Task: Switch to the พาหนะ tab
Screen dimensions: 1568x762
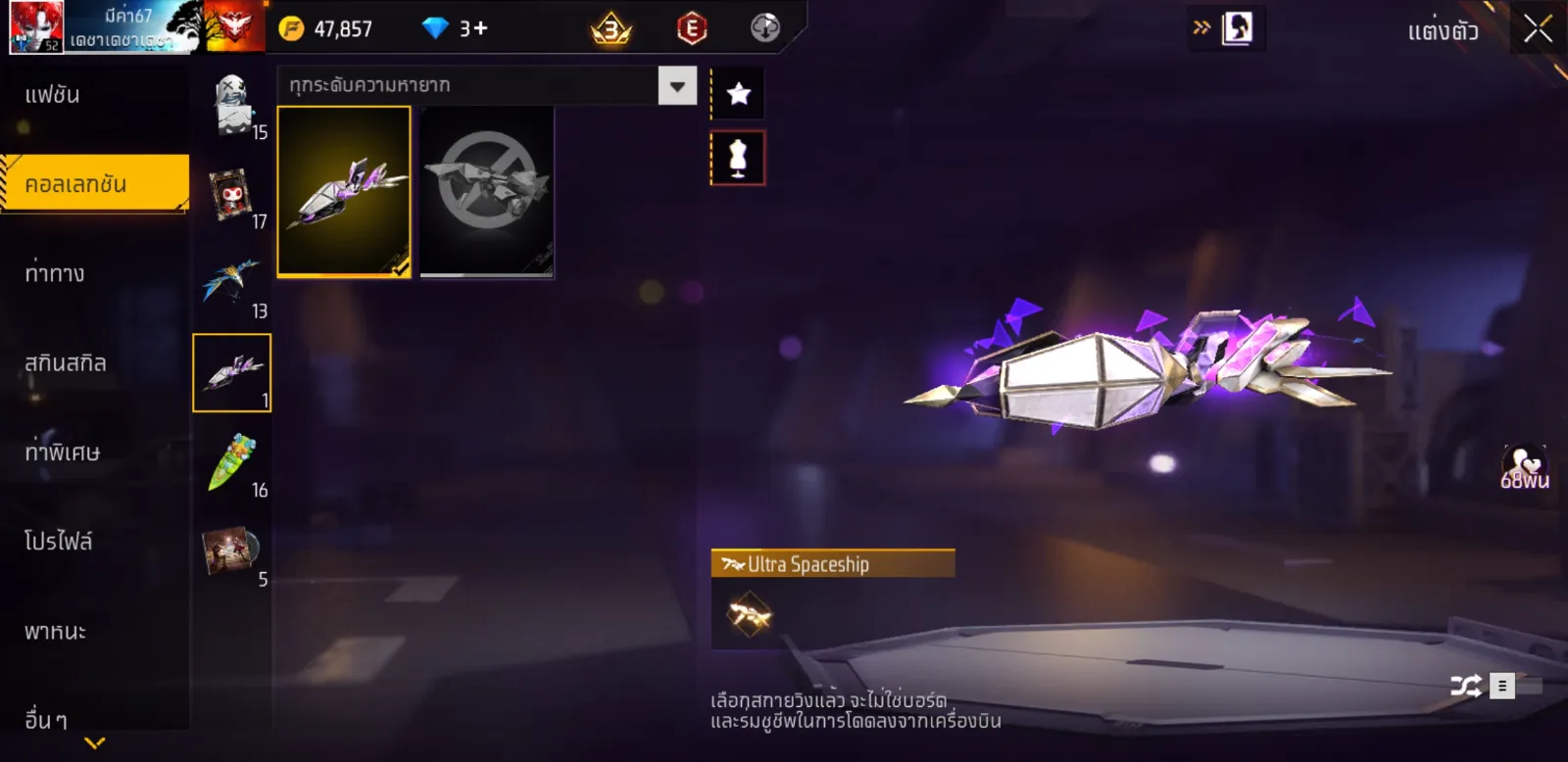Action: [x=56, y=632]
